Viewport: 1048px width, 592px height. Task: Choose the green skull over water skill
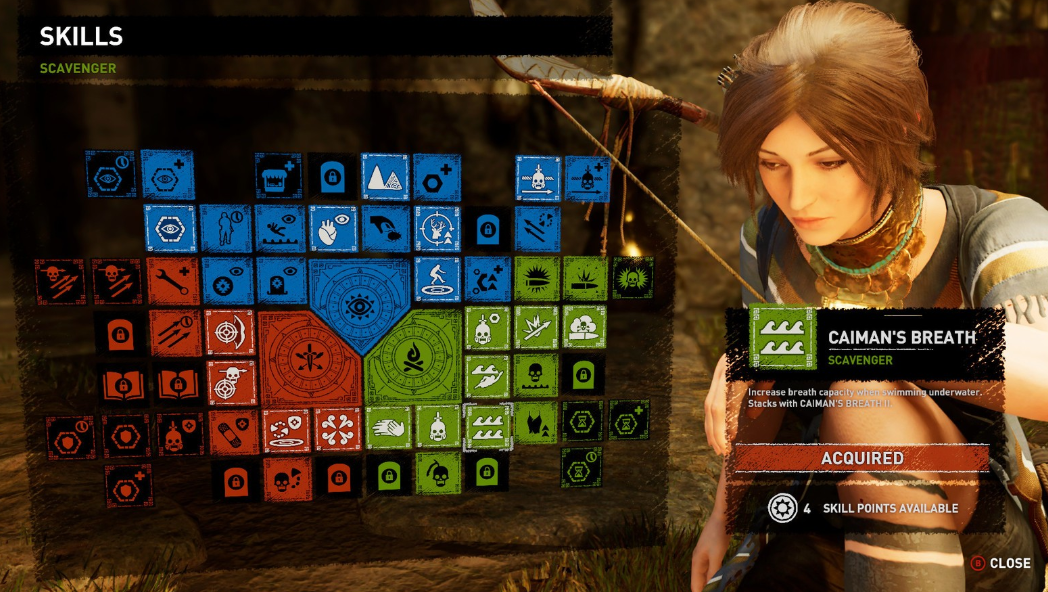[537, 375]
